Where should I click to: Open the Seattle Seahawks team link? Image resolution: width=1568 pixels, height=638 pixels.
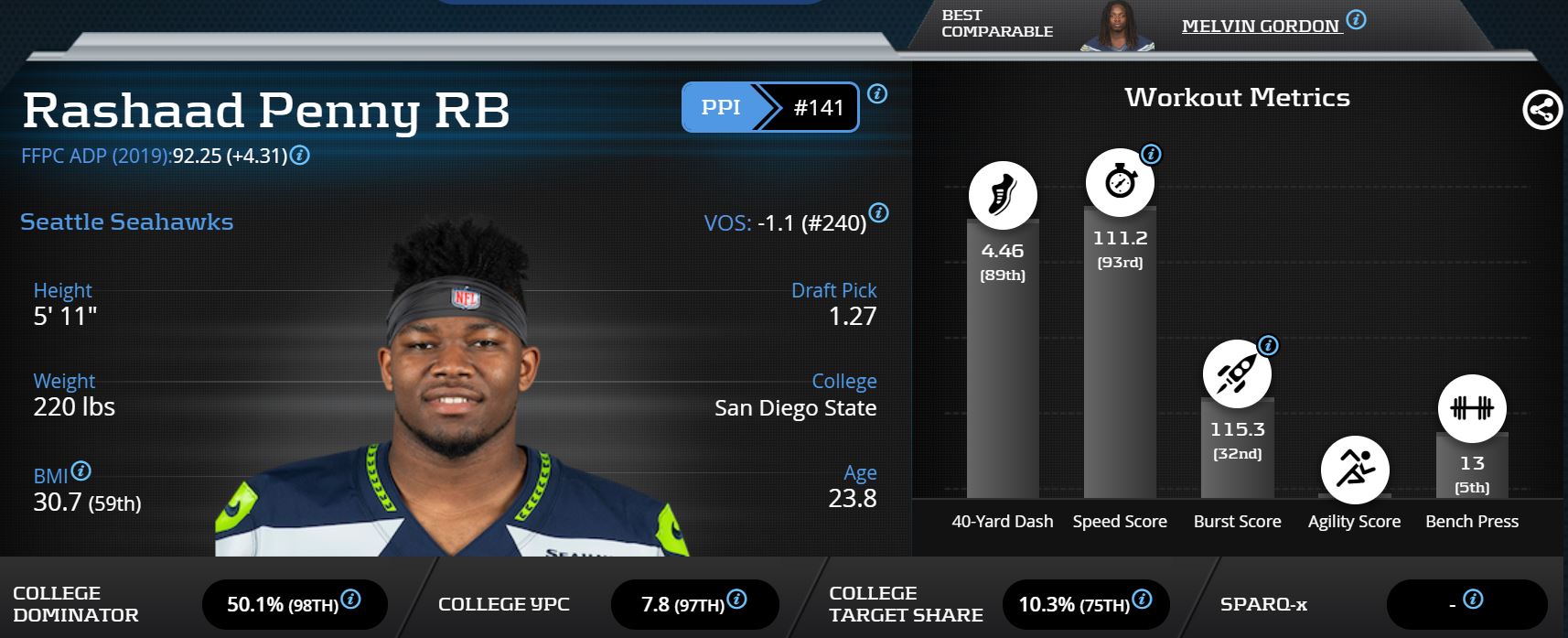point(126,222)
